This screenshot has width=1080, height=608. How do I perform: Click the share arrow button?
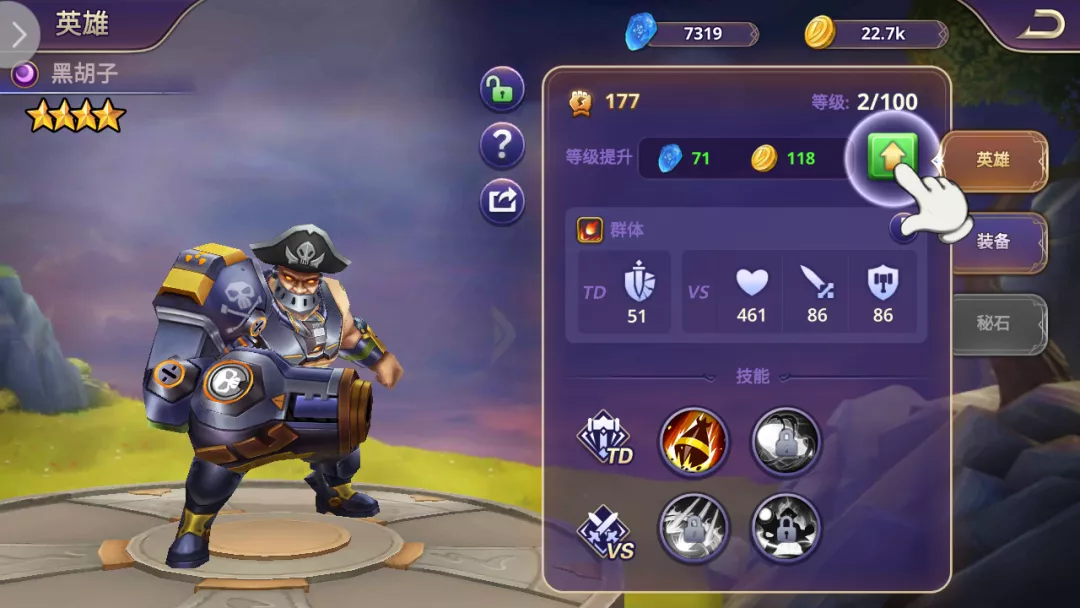tap(502, 202)
